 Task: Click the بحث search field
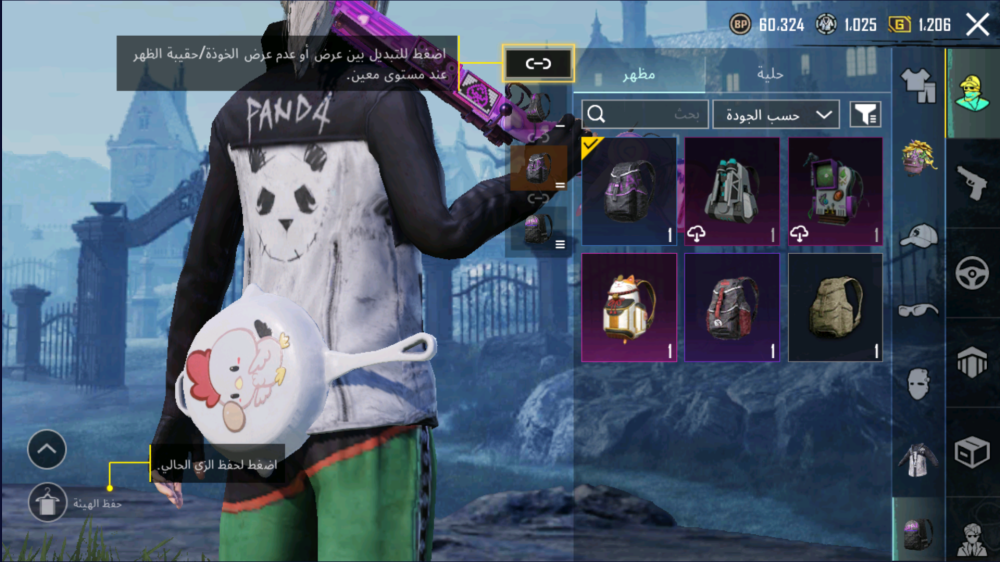pos(645,115)
